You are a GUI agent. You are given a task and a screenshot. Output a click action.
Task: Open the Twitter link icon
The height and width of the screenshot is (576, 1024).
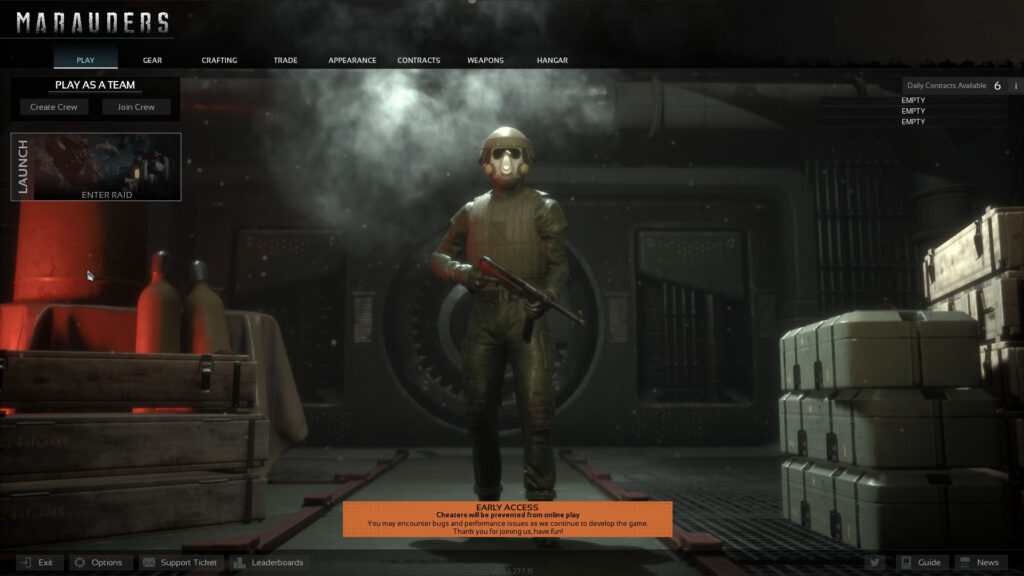pyautogui.click(x=874, y=563)
